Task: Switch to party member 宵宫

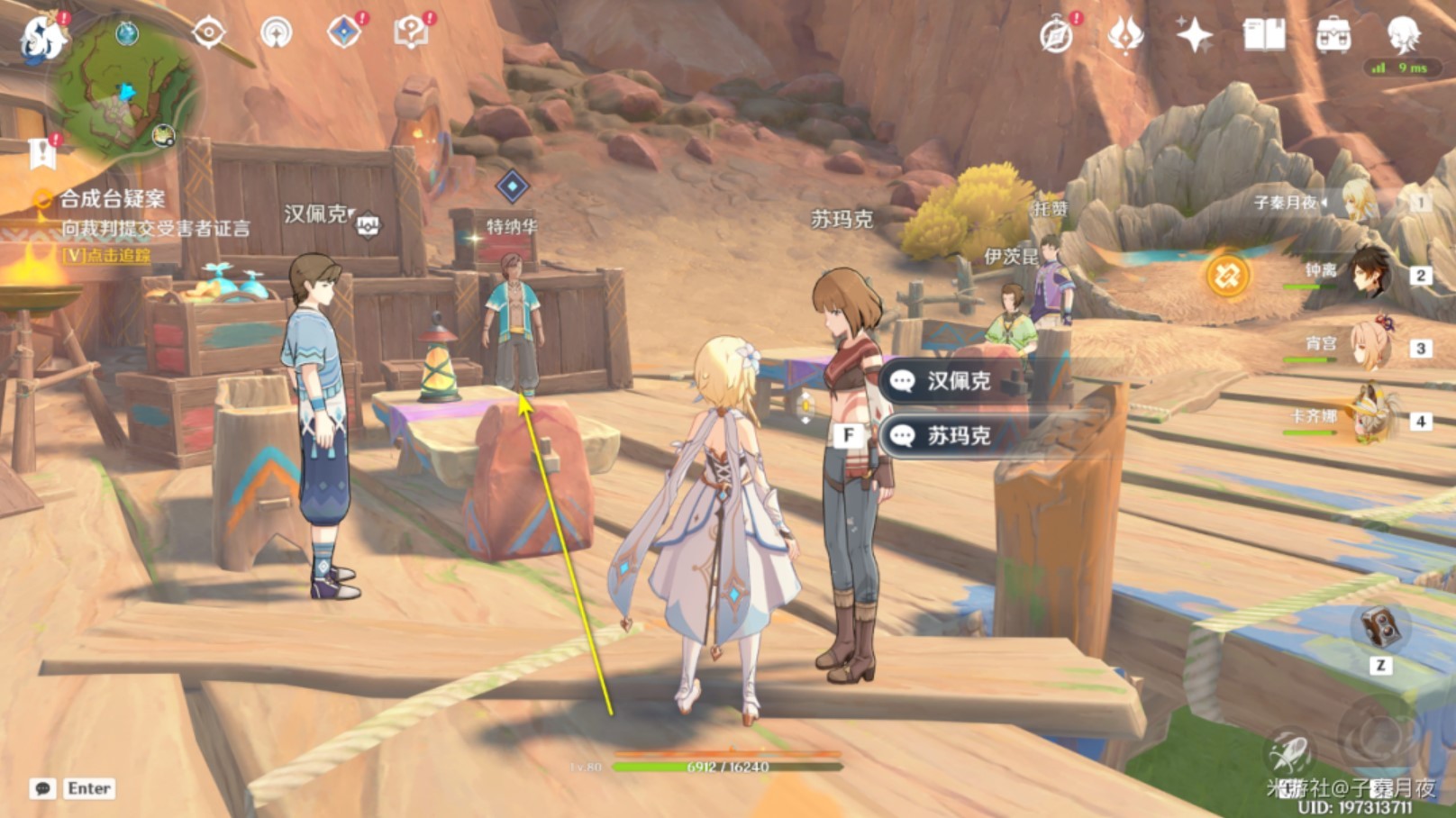Action: [1368, 346]
